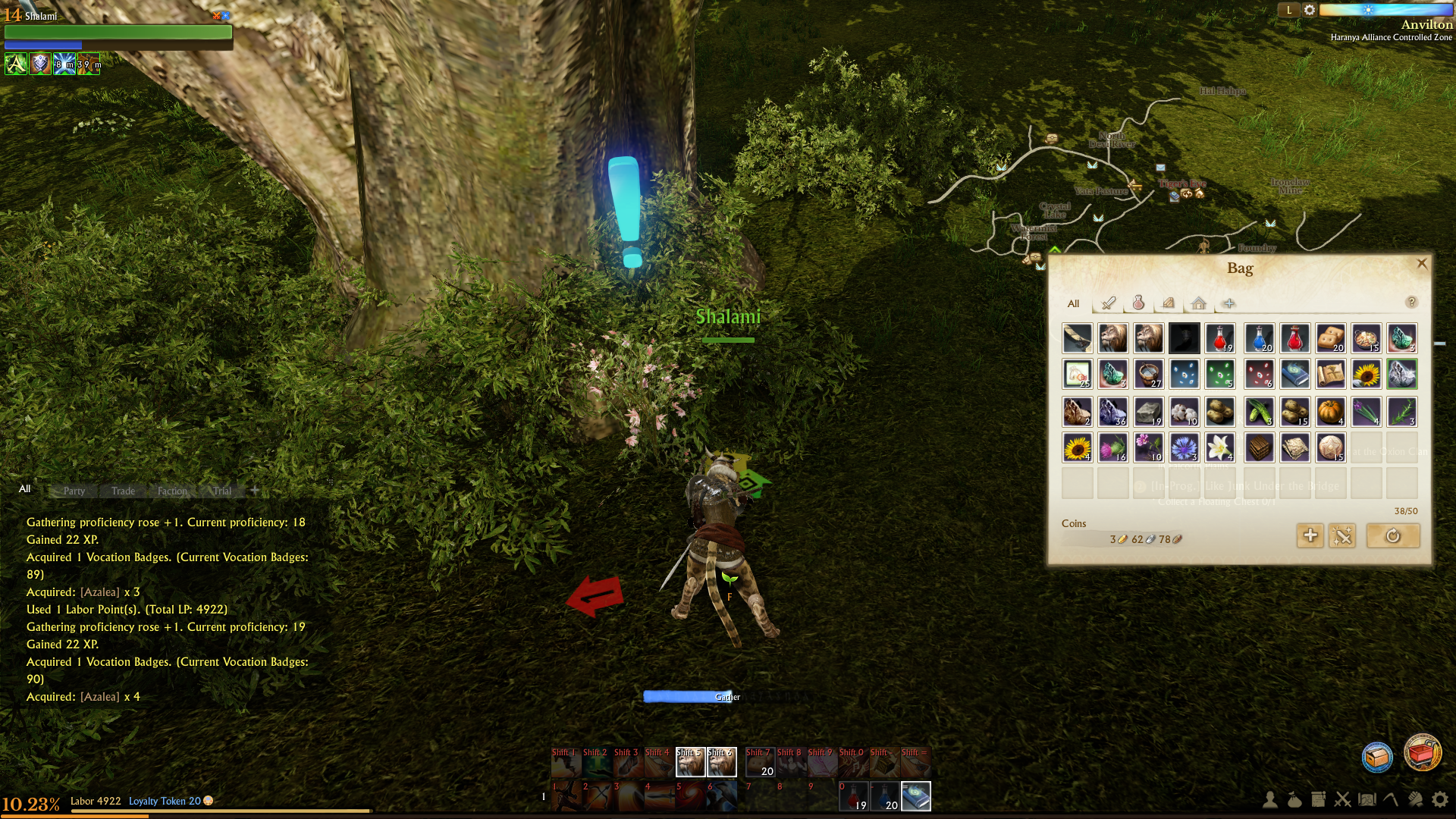Screen dimensions: 1456x819
Task: Expand the bag with the plus button
Action: (x=1310, y=536)
